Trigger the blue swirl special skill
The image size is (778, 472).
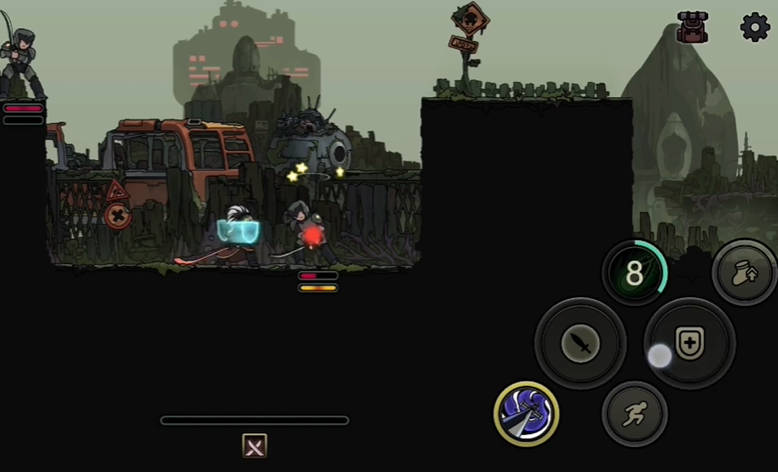[x=526, y=414]
